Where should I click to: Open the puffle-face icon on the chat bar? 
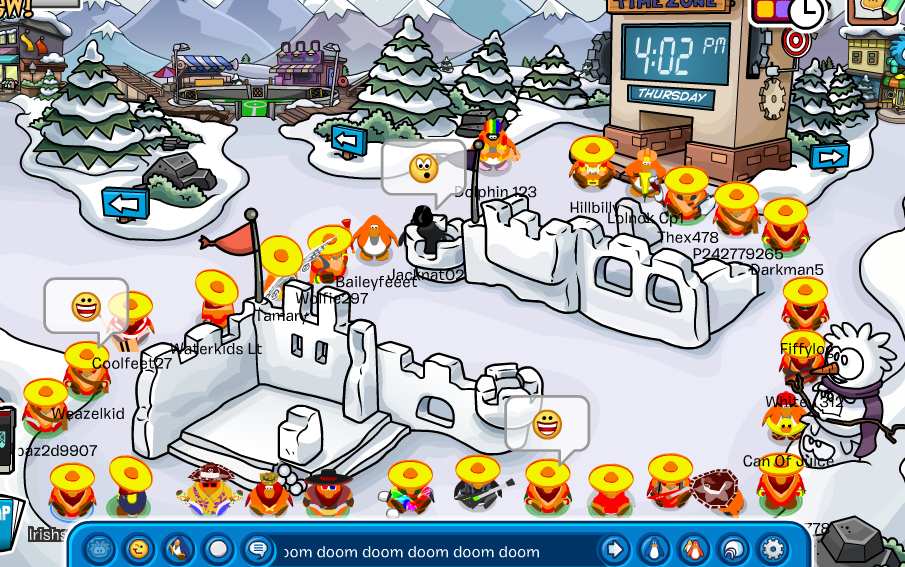click(x=99, y=549)
